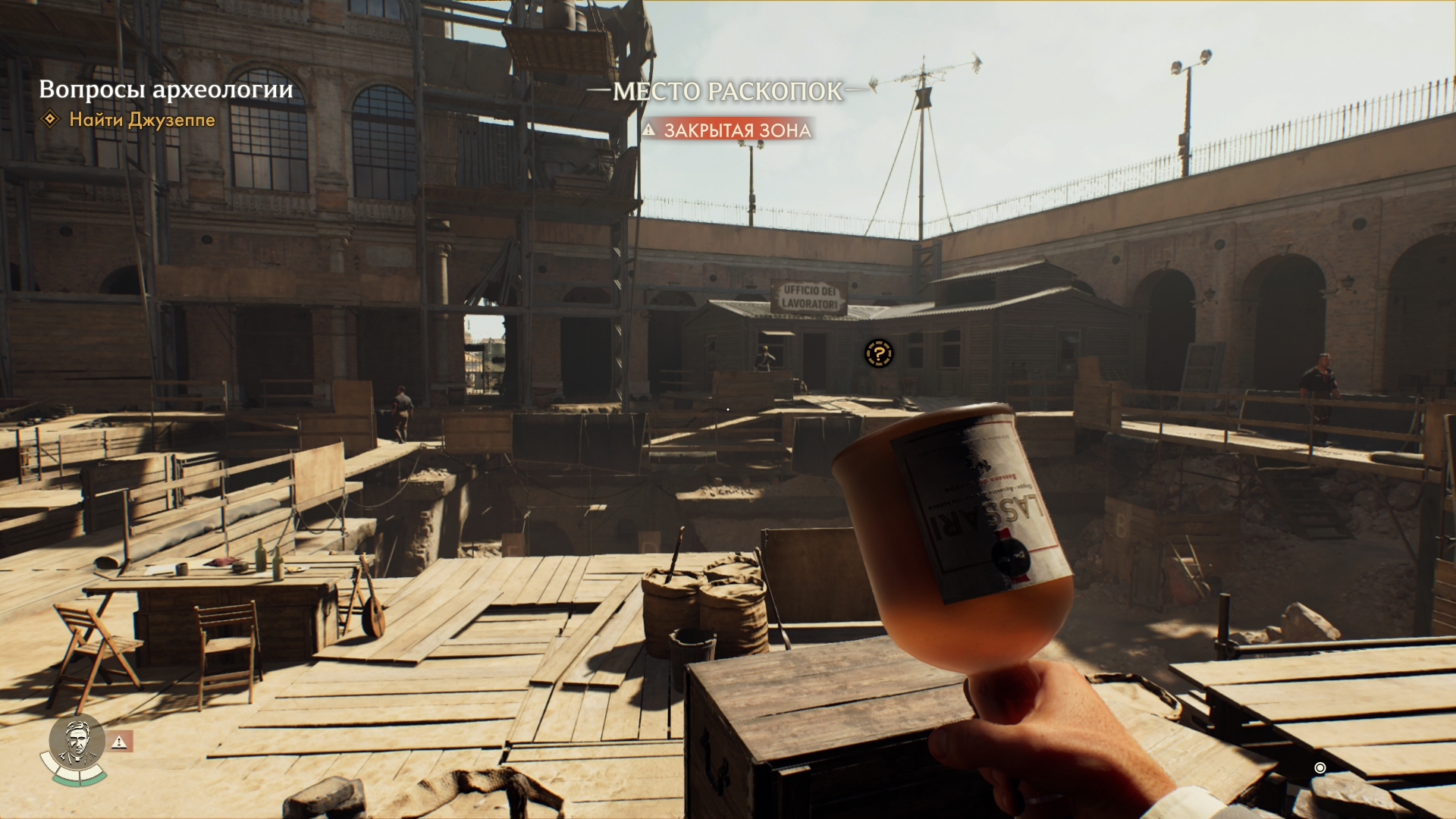
Task: Click the ЗАКРЫТАЯ ЗОНА restricted area warning
Action: tap(728, 130)
